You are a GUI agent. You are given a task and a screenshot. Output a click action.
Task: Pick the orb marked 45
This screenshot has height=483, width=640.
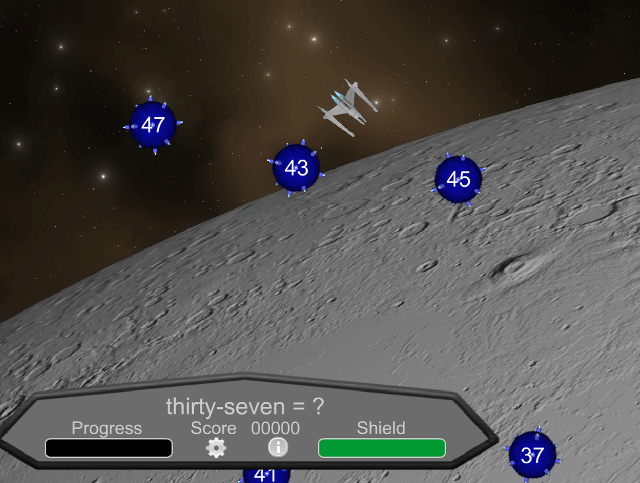pos(458,180)
